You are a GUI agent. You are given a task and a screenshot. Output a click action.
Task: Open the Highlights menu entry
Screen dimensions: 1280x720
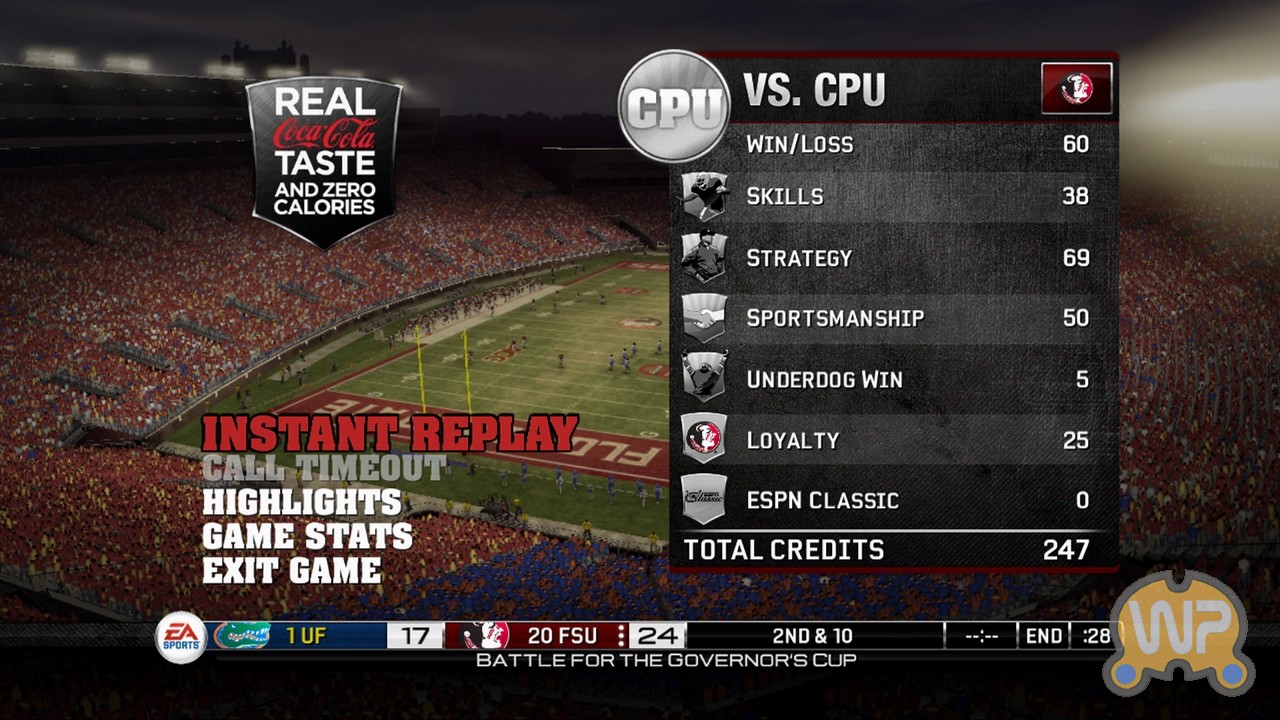(x=302, y=502)
